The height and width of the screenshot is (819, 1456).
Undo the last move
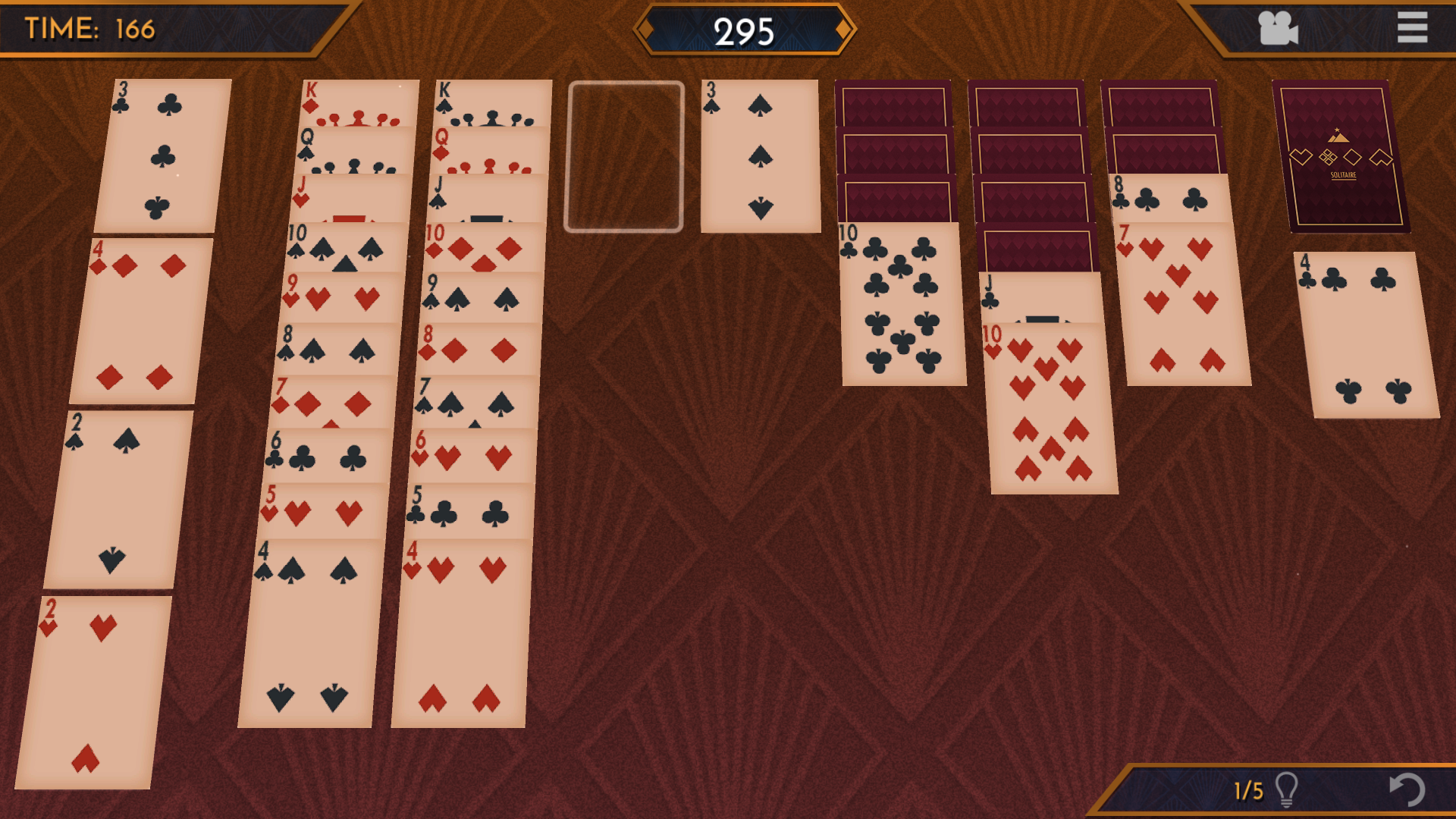(1407, 789)
